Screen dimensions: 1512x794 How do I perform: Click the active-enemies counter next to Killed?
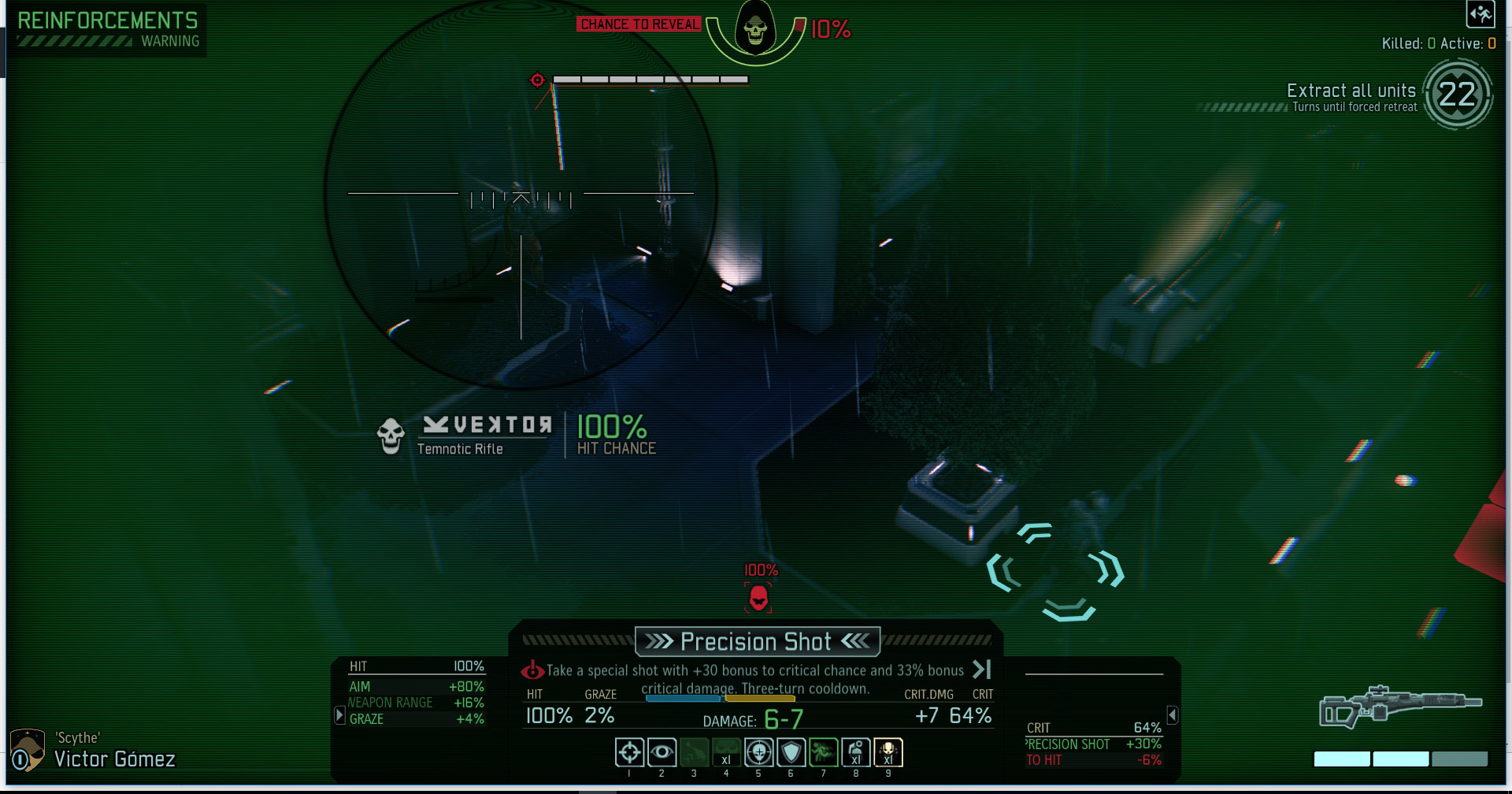tap(1492, 43)
